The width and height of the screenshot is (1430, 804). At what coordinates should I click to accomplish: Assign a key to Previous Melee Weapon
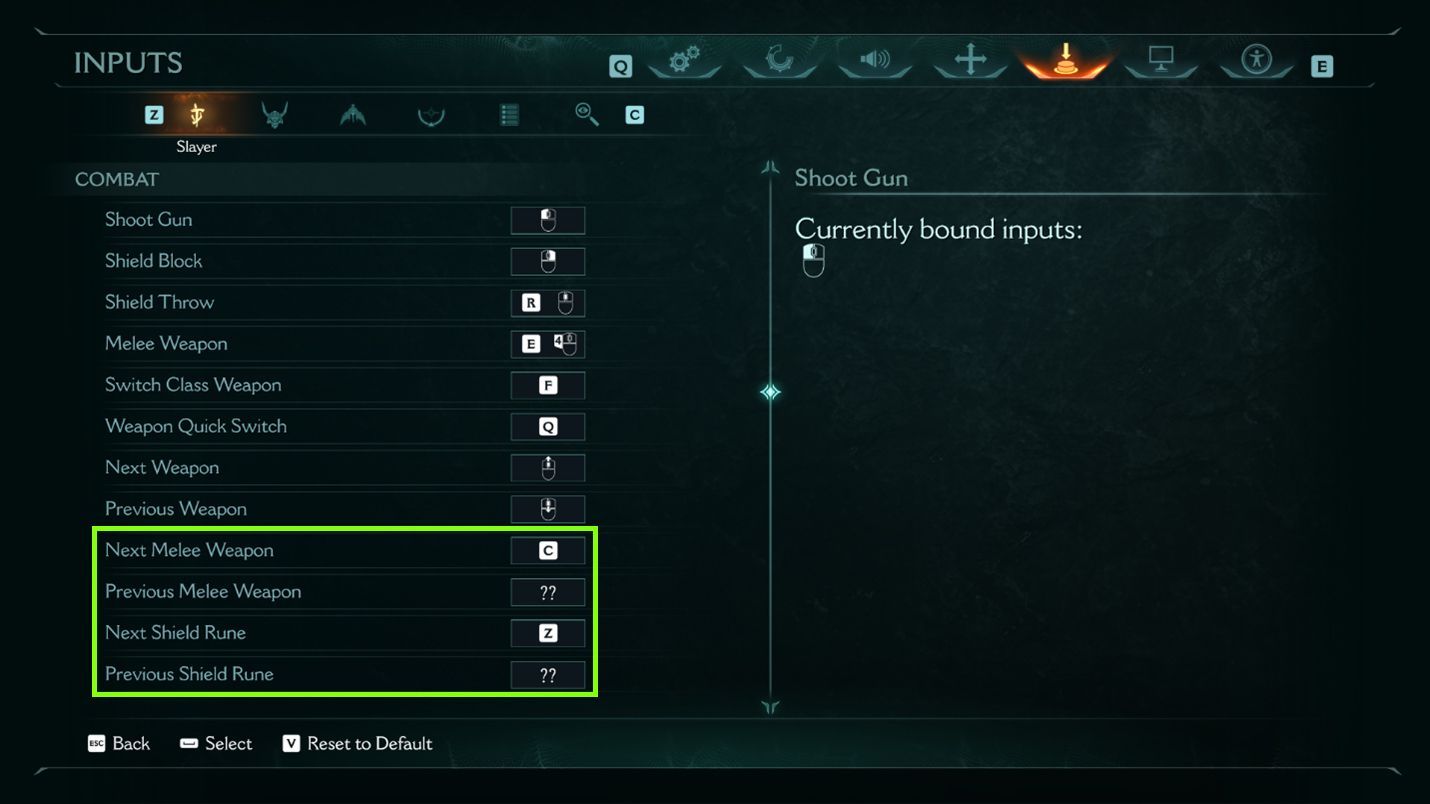click(548, 591)
